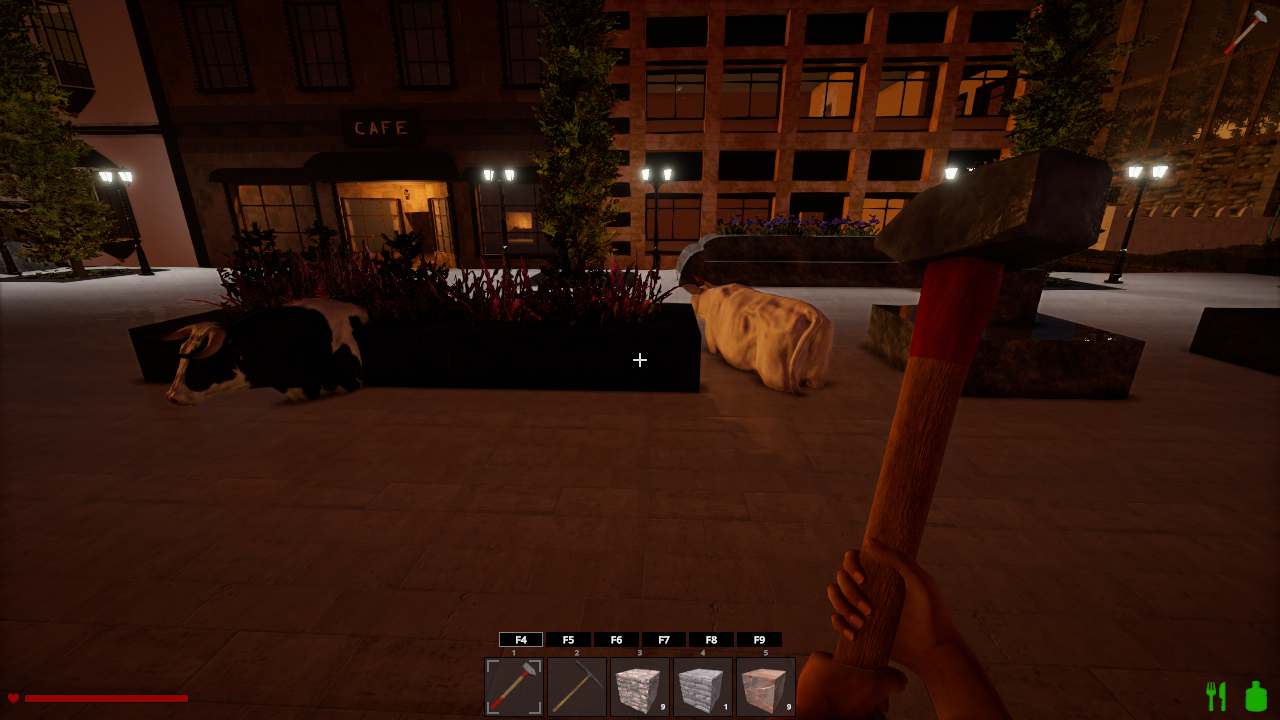Screen dimensions: 1280x720
Task: Switch to the F4 hotbar tab
Action: click(521, 640)
